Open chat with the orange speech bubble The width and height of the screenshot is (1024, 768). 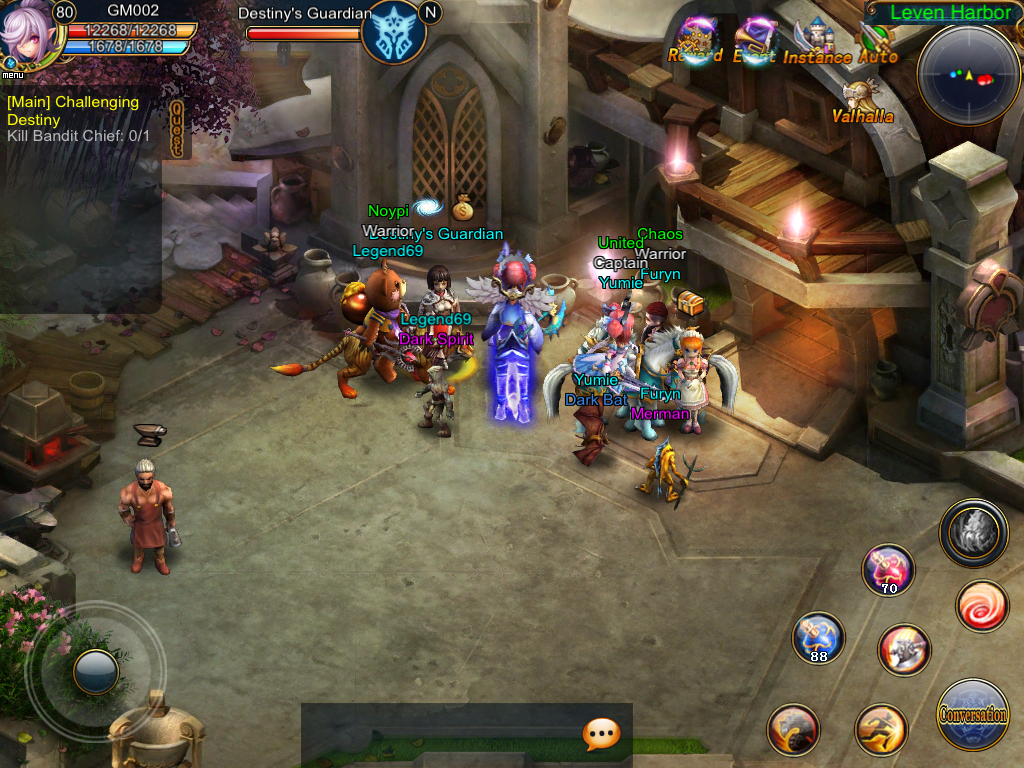point(601,735)
